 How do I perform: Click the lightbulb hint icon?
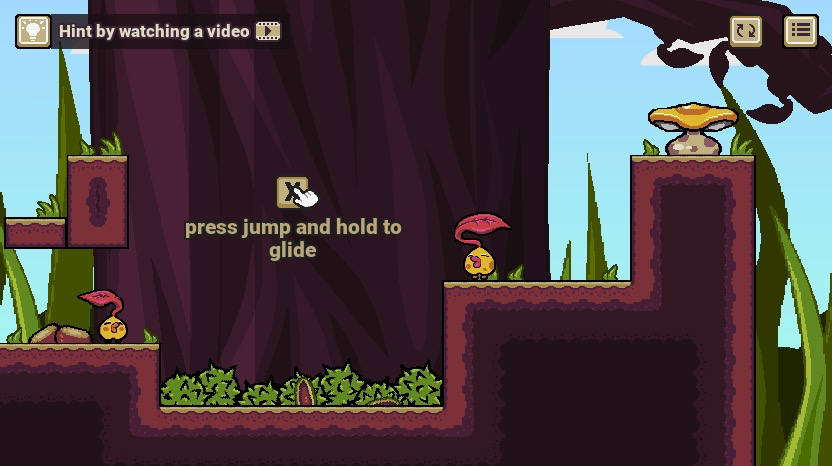(x=33, y=31)
